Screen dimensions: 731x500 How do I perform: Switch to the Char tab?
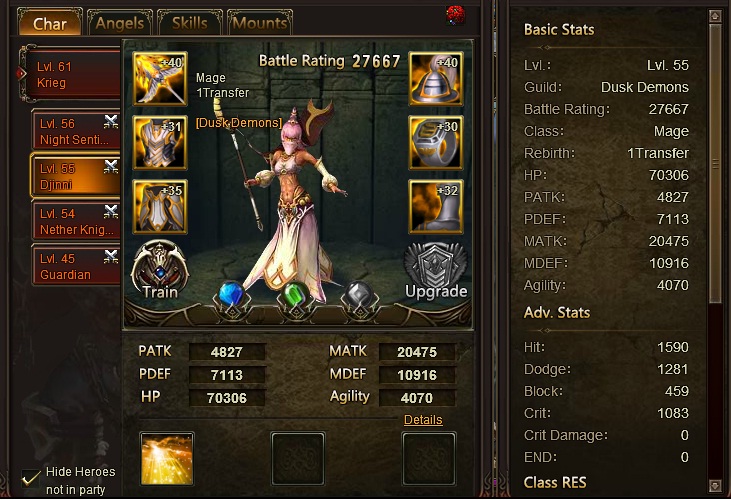click(x=49, y=23)
